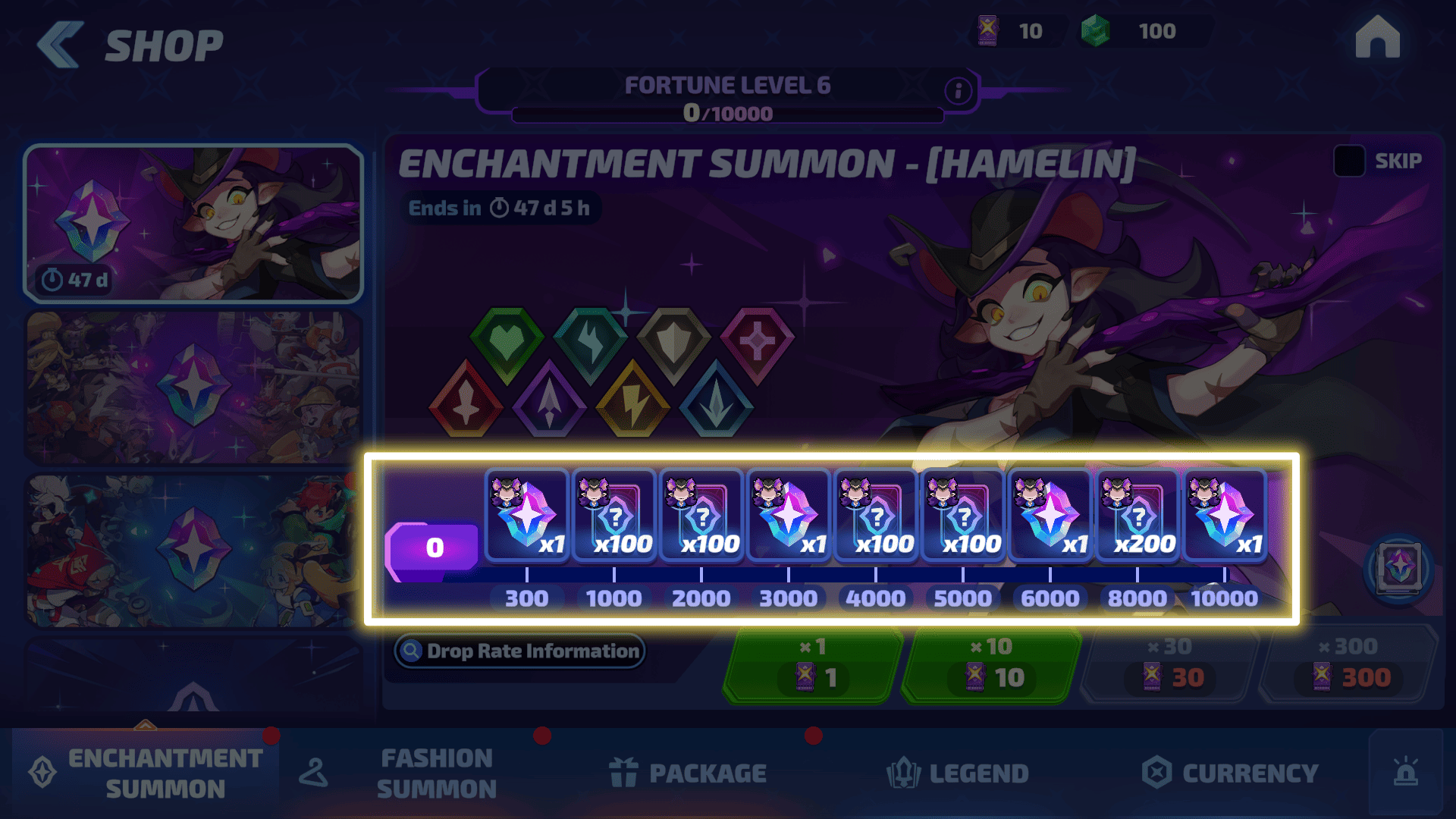The height and width of the screenshot is (819, 1456).
Task: Go back using the Shop arrow
Action: (x=61, y=45)
